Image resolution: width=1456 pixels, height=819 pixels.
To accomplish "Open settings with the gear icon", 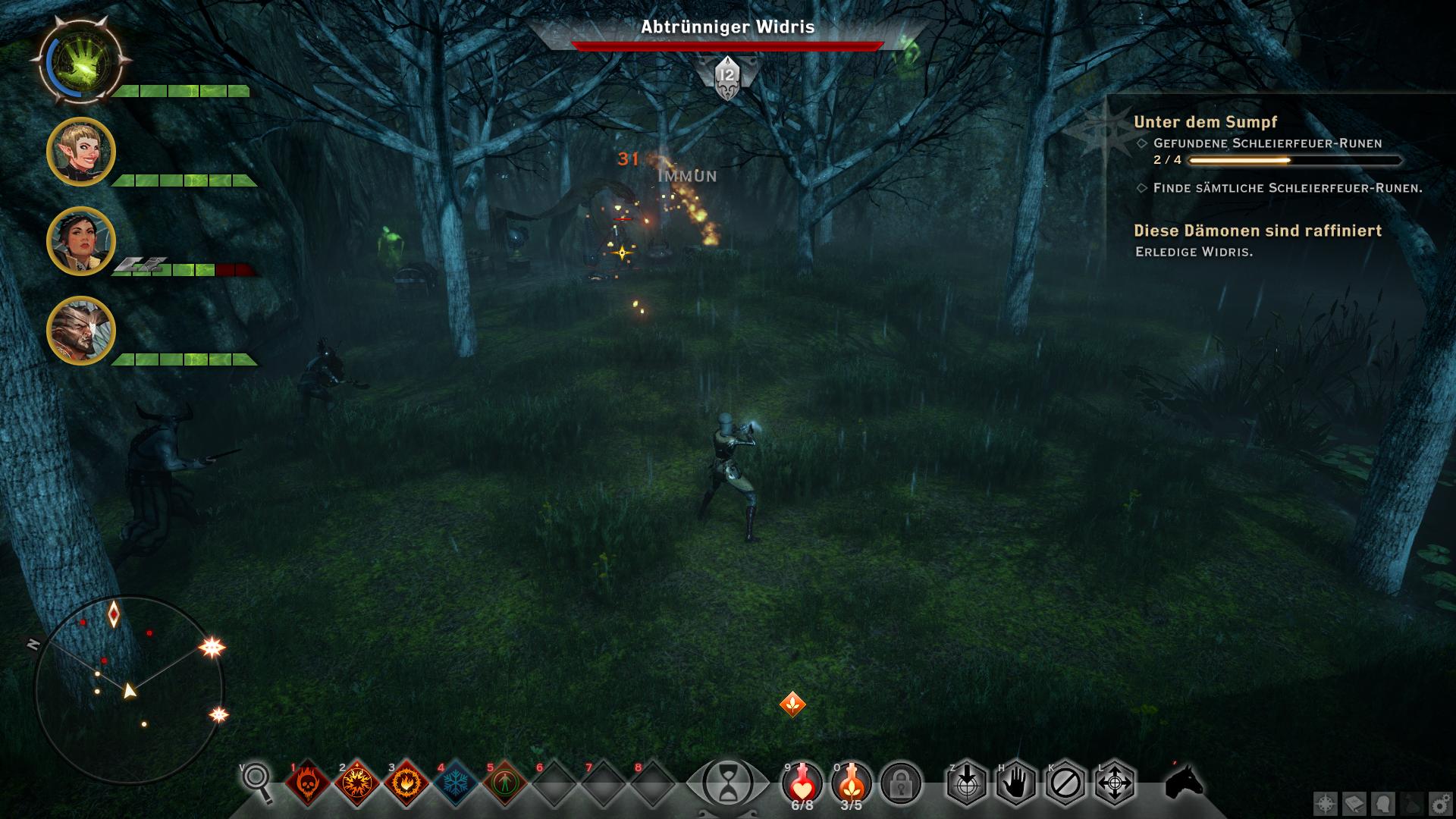I will click(1440, 804).
